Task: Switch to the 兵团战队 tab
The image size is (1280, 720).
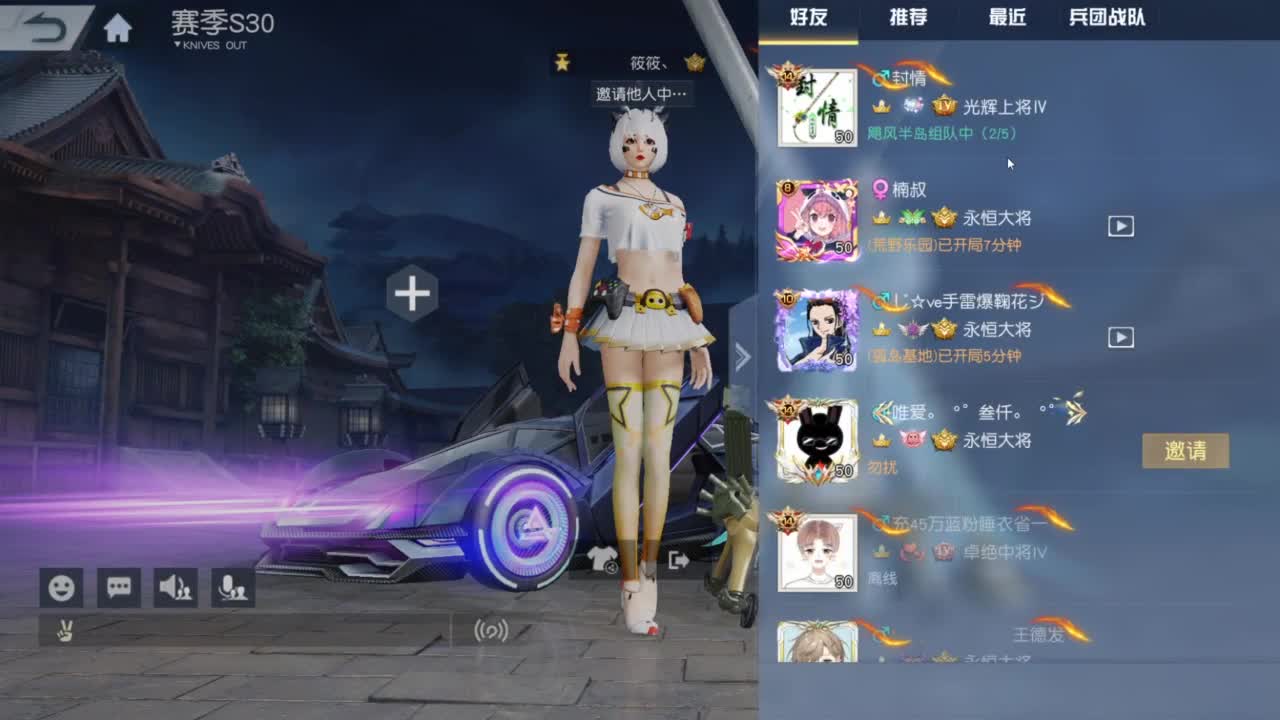Action: [1108, 17]
